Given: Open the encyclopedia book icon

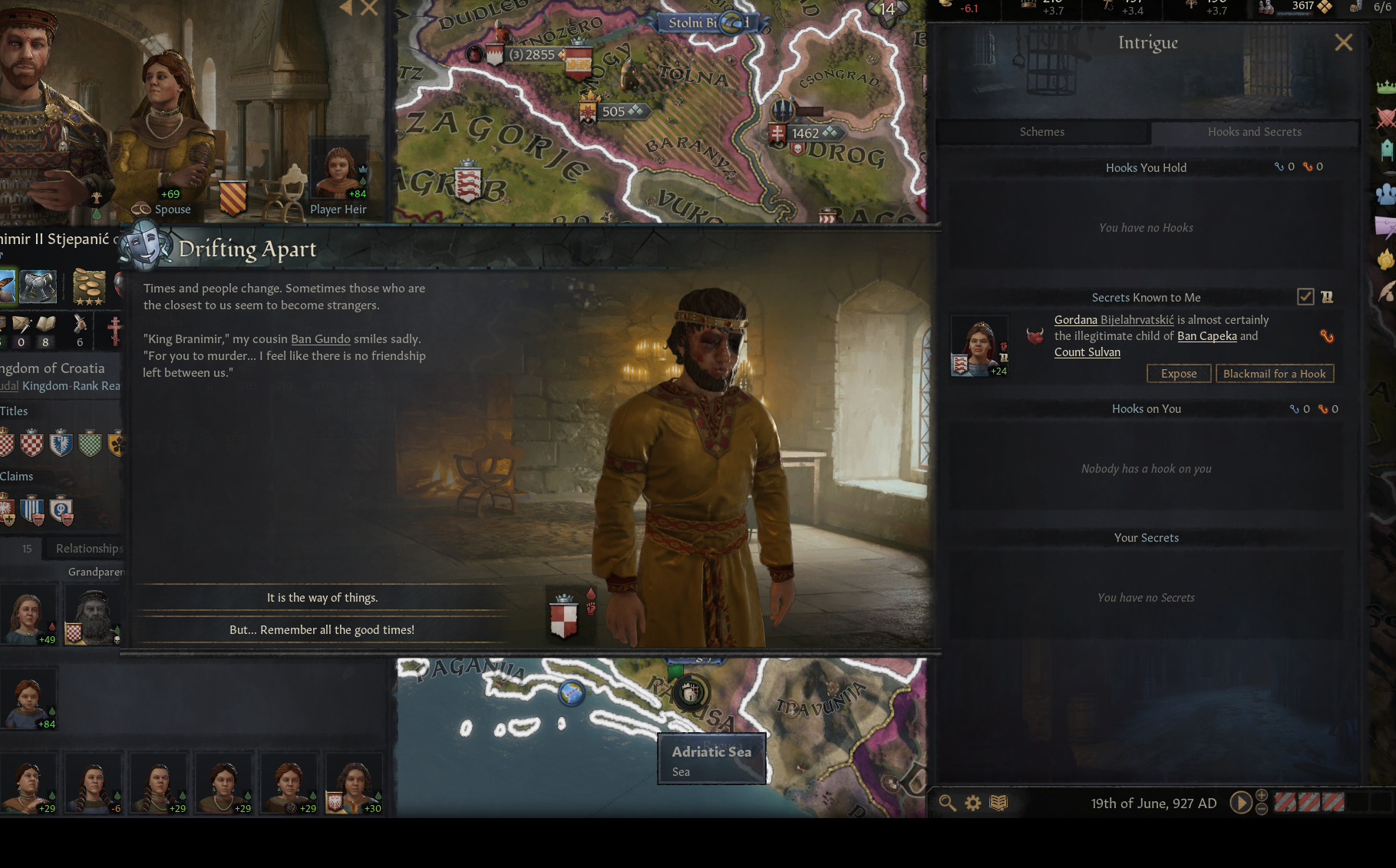Looking at the screenshot, I should coord(999,803).
